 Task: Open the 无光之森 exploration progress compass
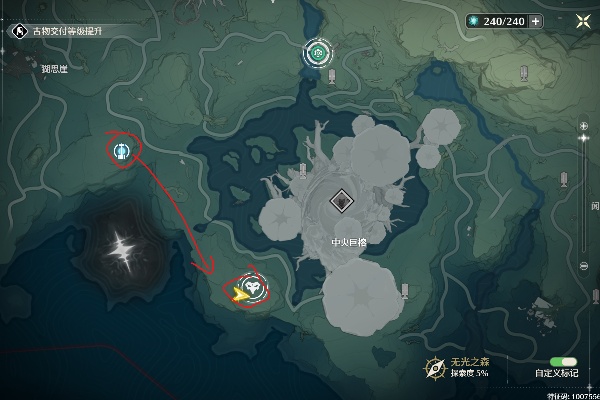click(x=434, y=367)
